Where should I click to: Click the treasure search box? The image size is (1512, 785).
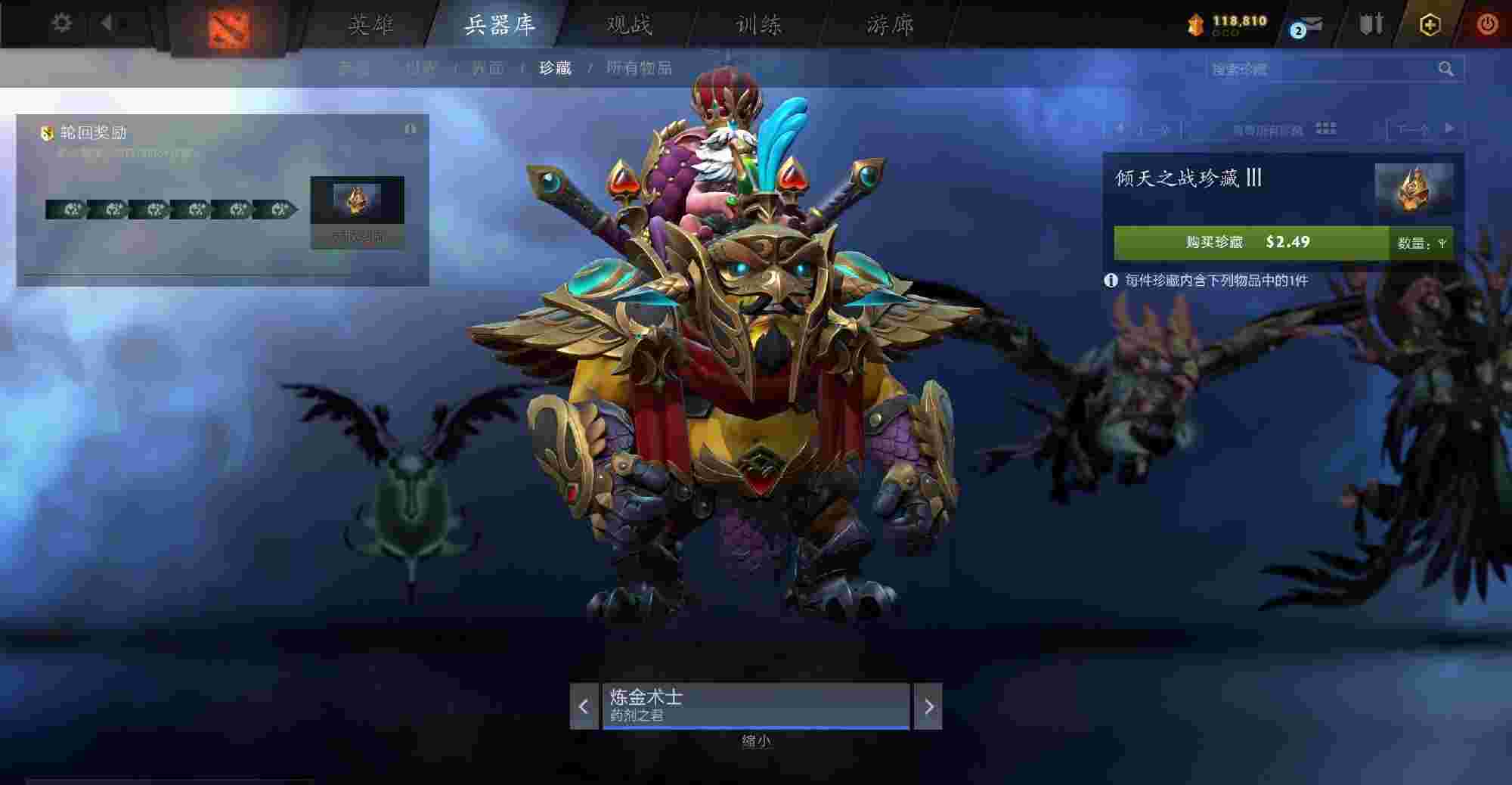click(1323, 69)
